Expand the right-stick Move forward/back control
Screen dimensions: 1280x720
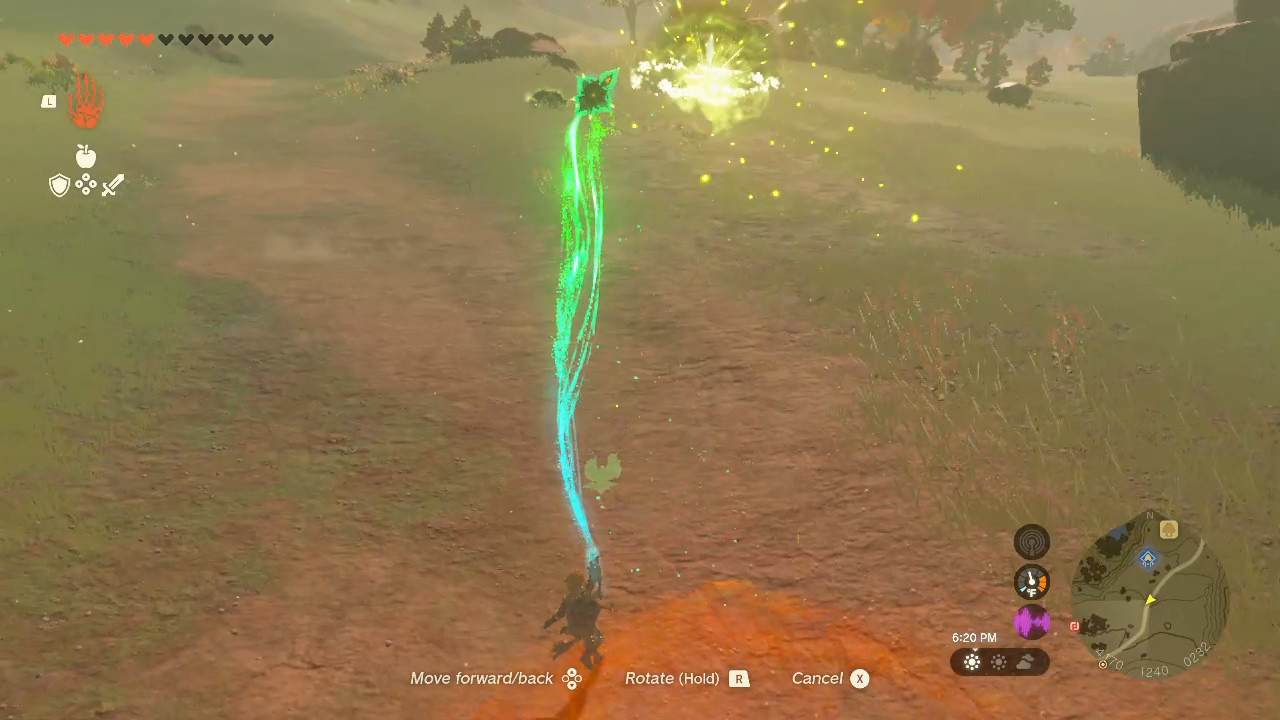(571, 678)
